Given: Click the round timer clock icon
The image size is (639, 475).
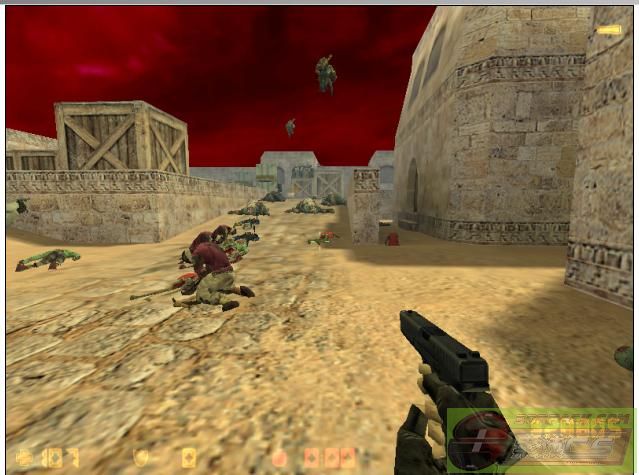Looking at the screenshot, I should pyautogui.click(x=279, y=458).
